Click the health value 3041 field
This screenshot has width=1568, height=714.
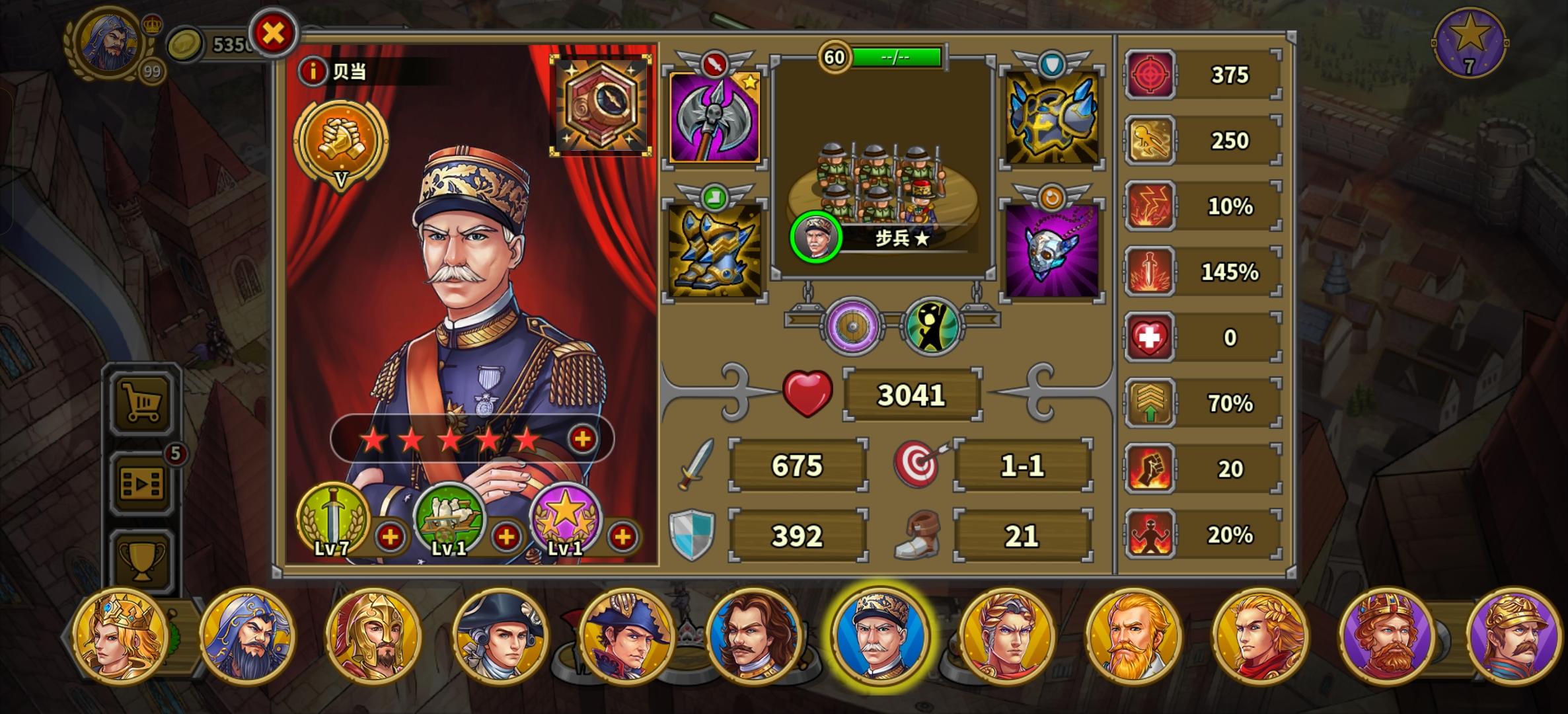pos(912,393)
